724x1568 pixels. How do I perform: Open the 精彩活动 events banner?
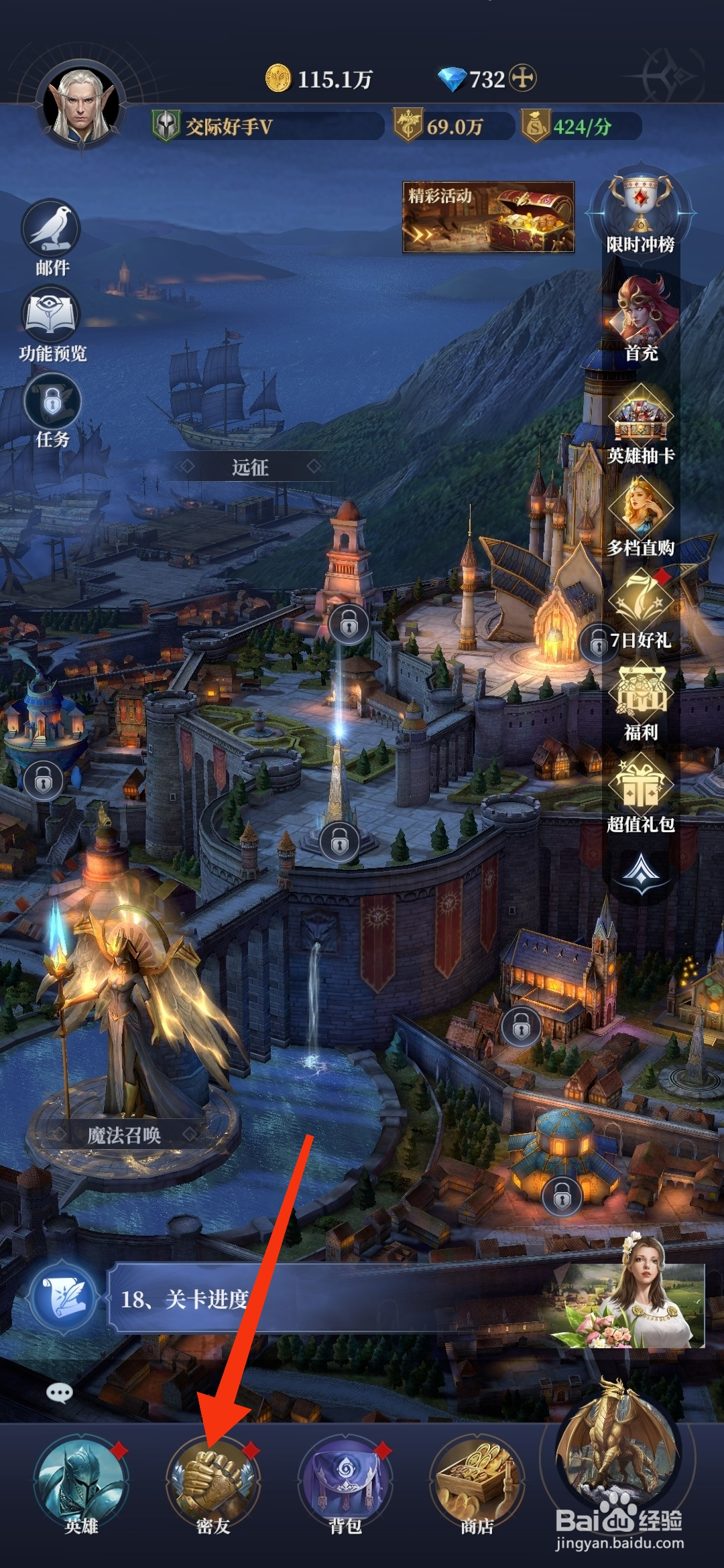point(488,217)
